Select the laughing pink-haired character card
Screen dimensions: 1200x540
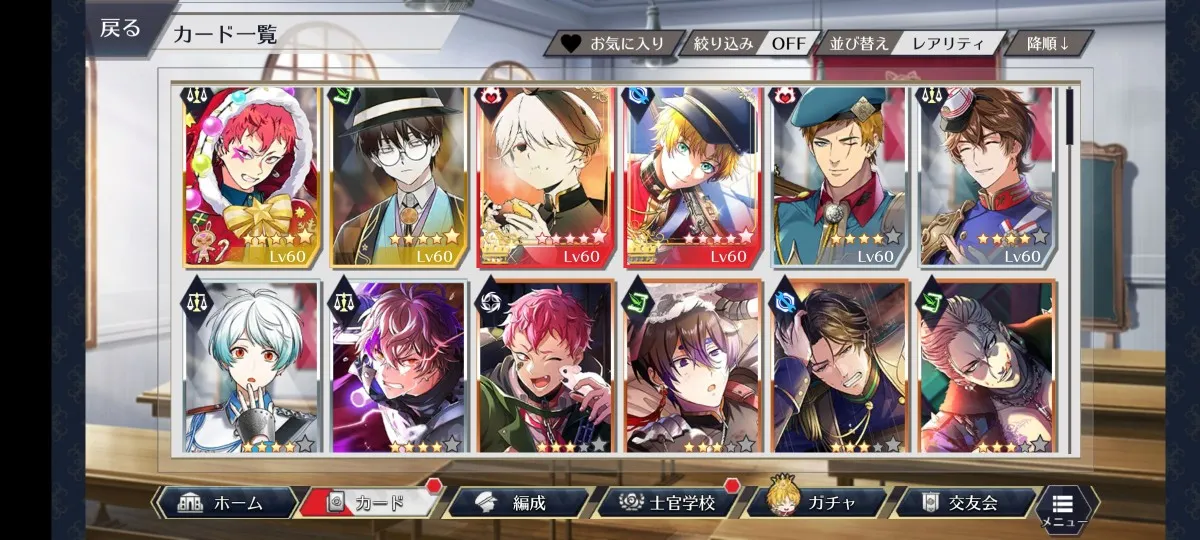(x=544, y=366)
